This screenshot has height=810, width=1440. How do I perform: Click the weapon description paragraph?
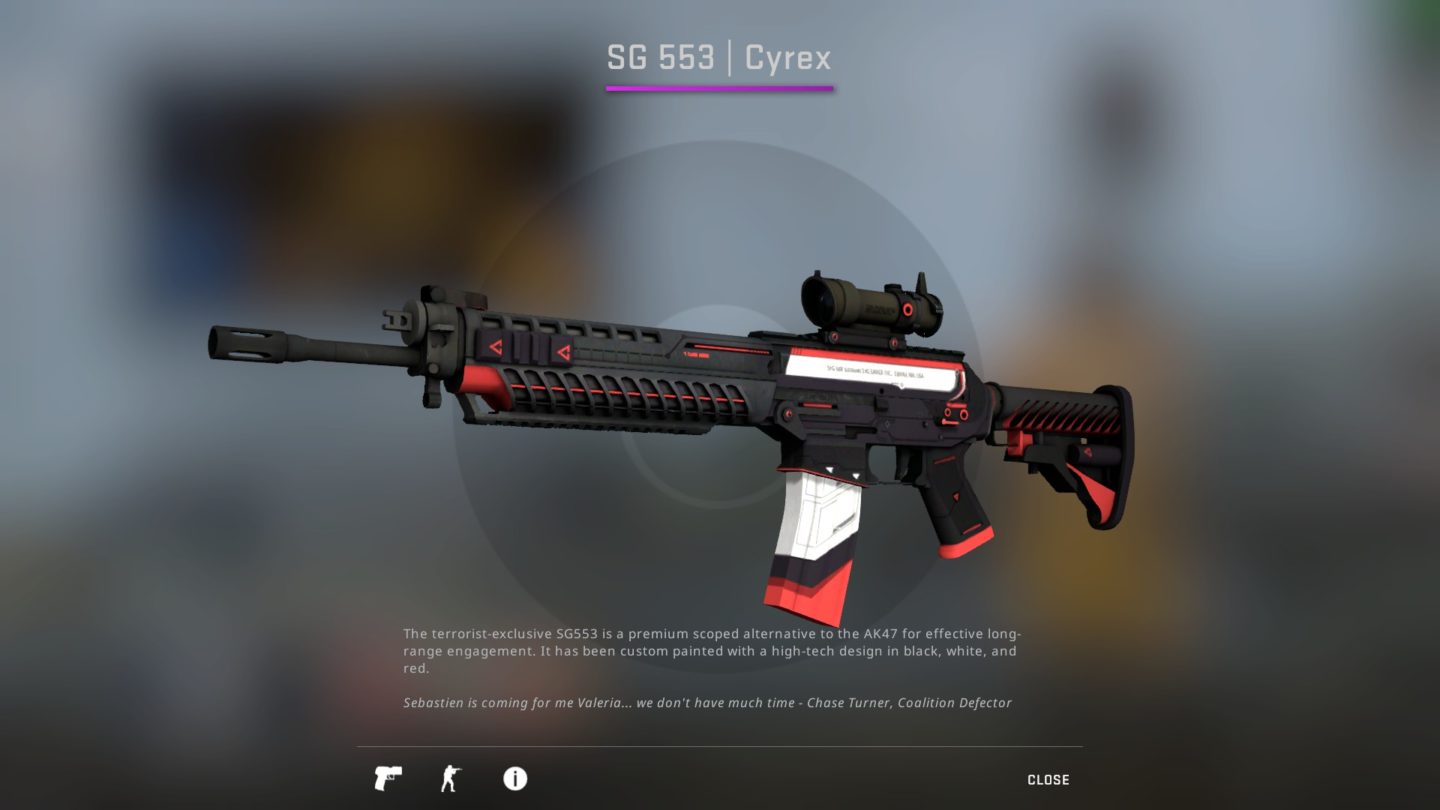click(x=710, y=650)
